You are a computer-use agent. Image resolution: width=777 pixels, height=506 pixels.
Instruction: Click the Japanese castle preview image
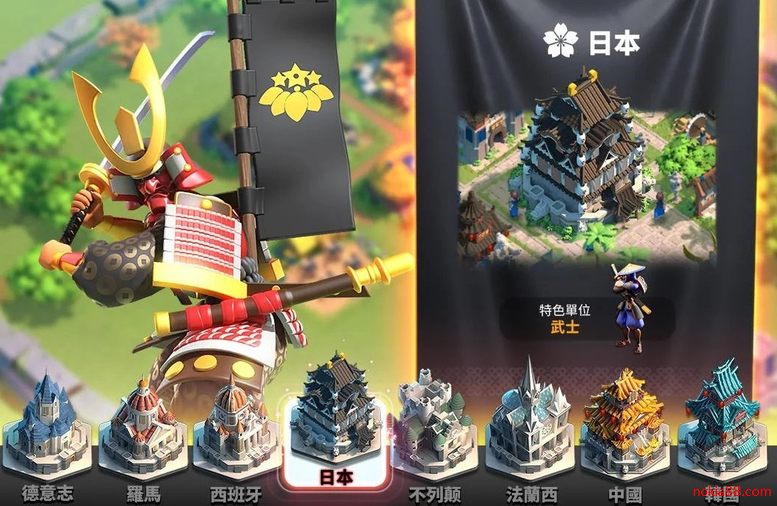(586, 178)
